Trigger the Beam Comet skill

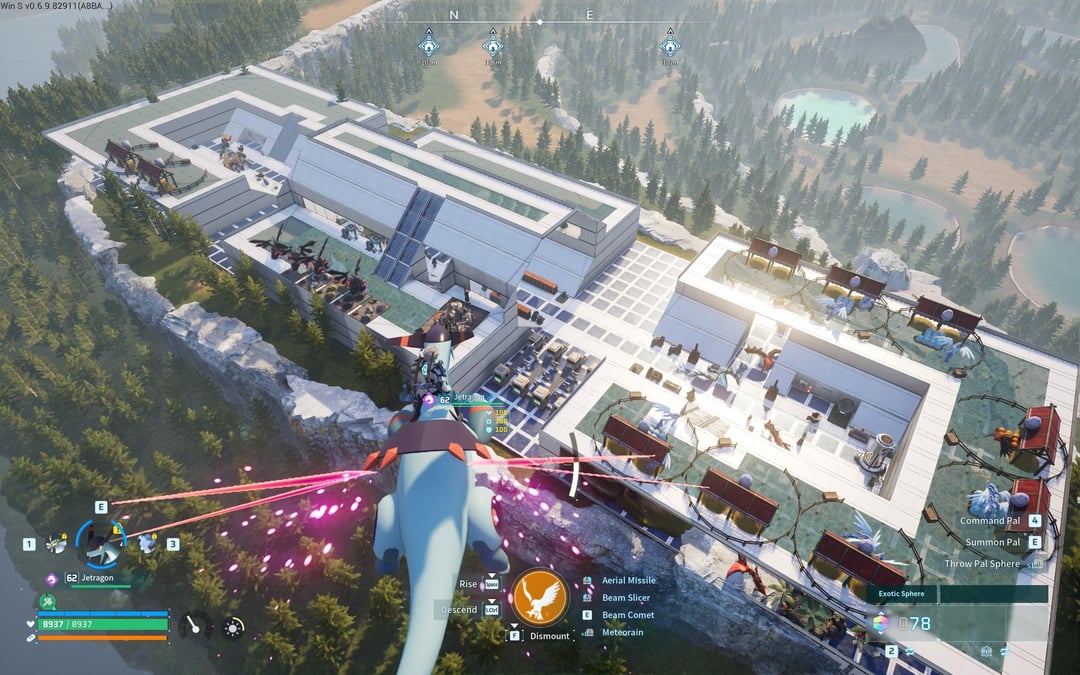coord(627,615)
